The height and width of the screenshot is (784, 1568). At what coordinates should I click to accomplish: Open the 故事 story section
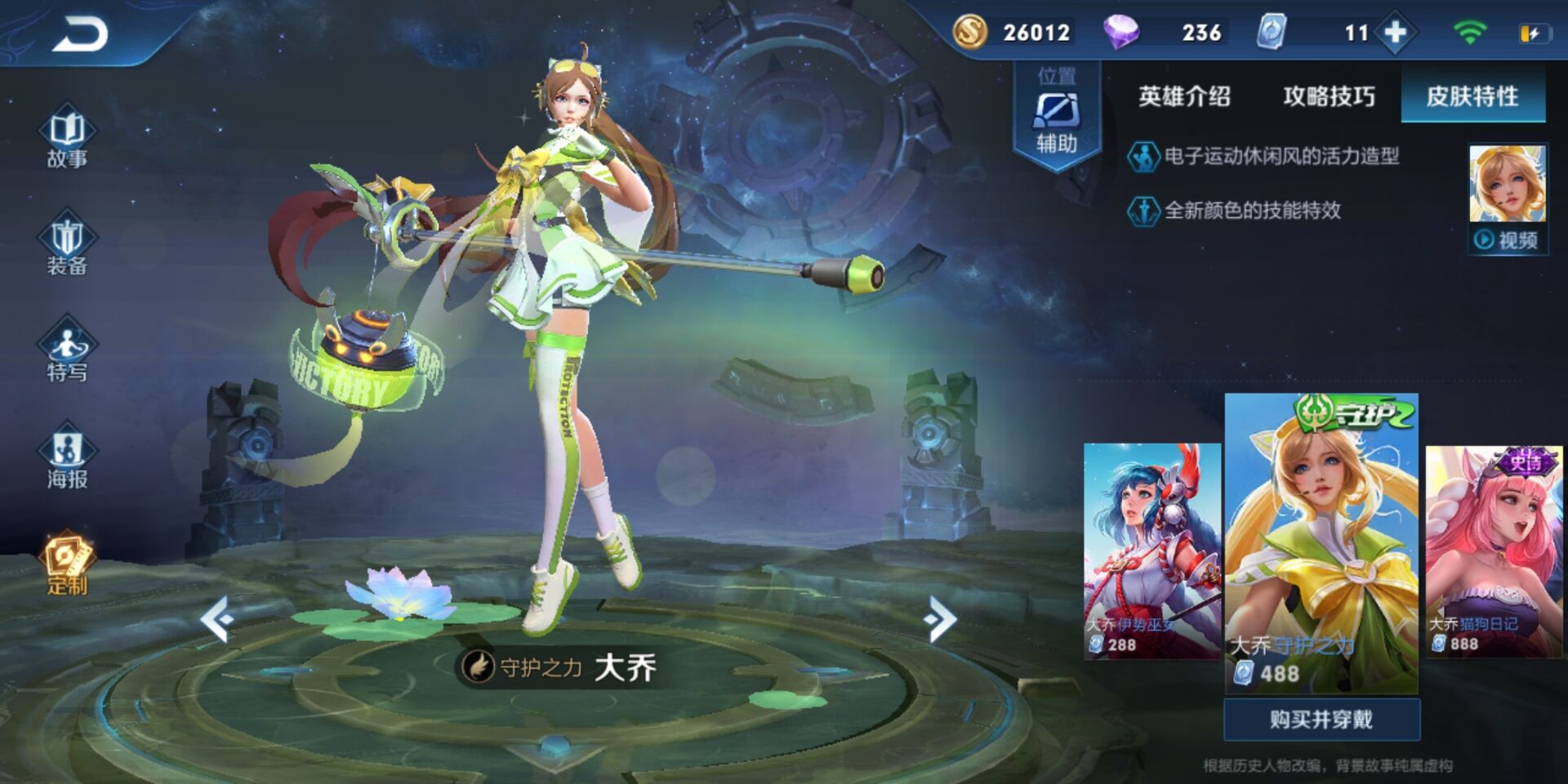click(67, 137)
